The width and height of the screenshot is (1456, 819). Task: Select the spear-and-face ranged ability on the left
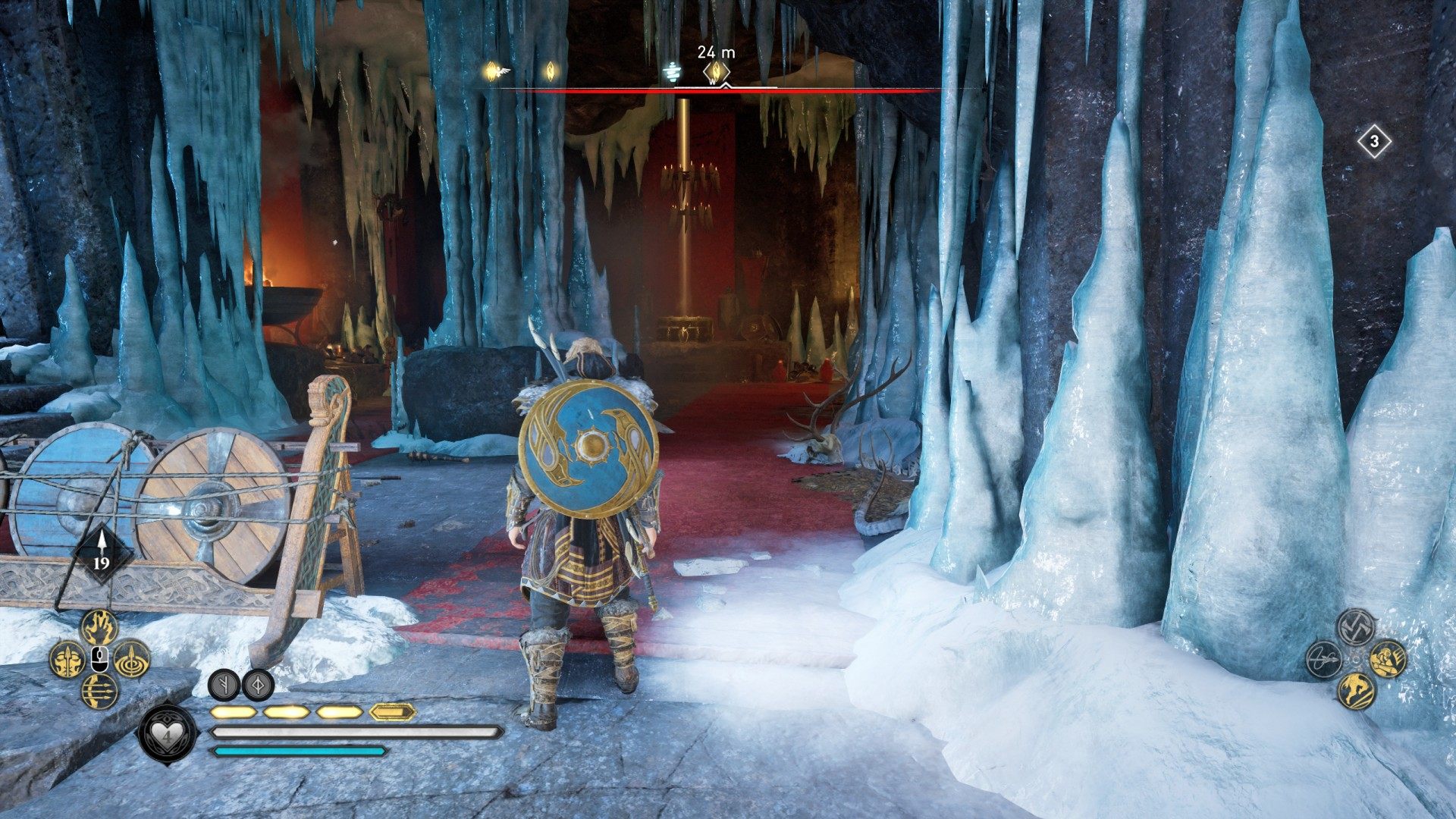pos(67,659)
